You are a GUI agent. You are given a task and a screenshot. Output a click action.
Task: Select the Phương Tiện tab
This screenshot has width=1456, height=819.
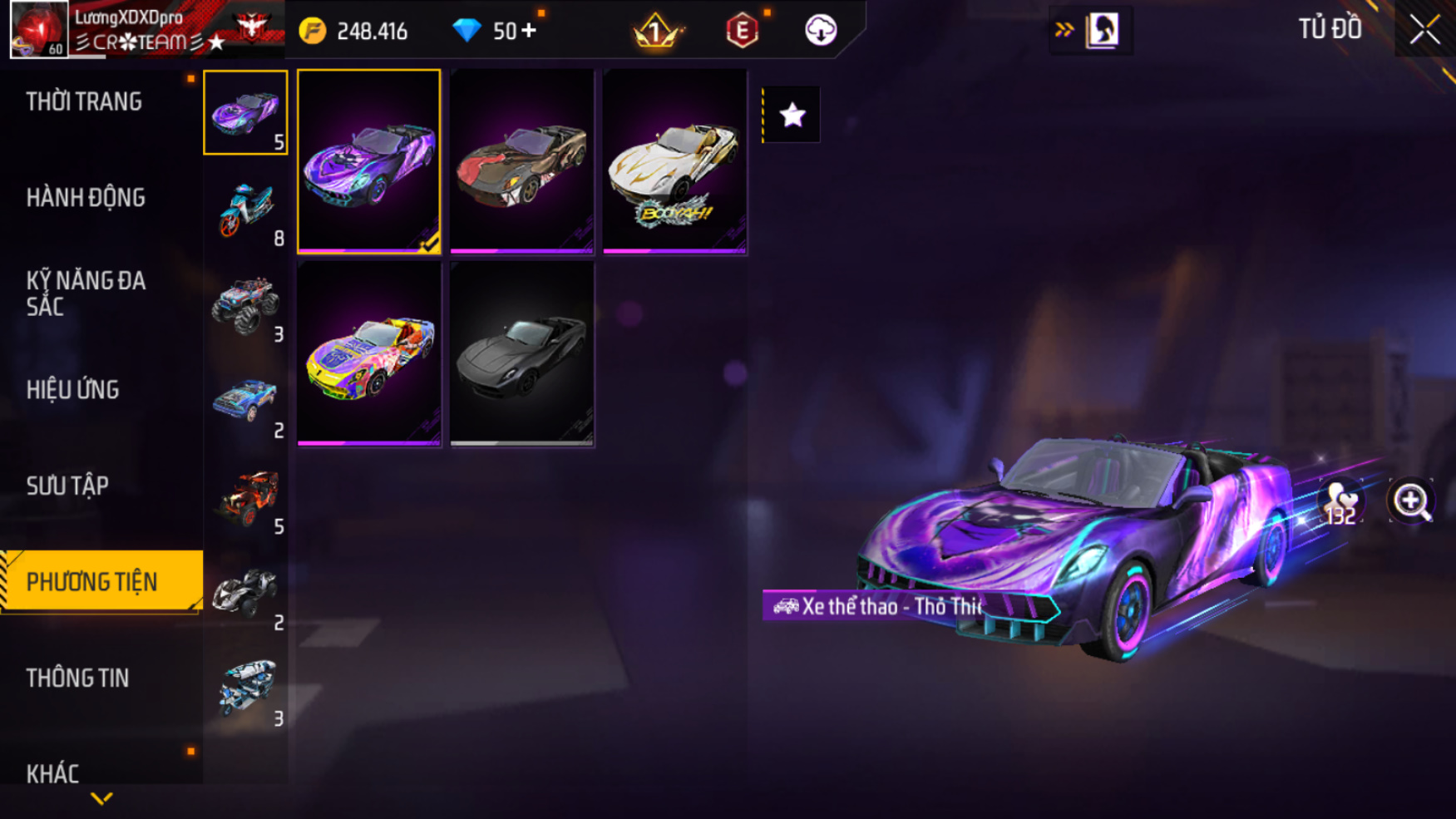tap(92, 582)
